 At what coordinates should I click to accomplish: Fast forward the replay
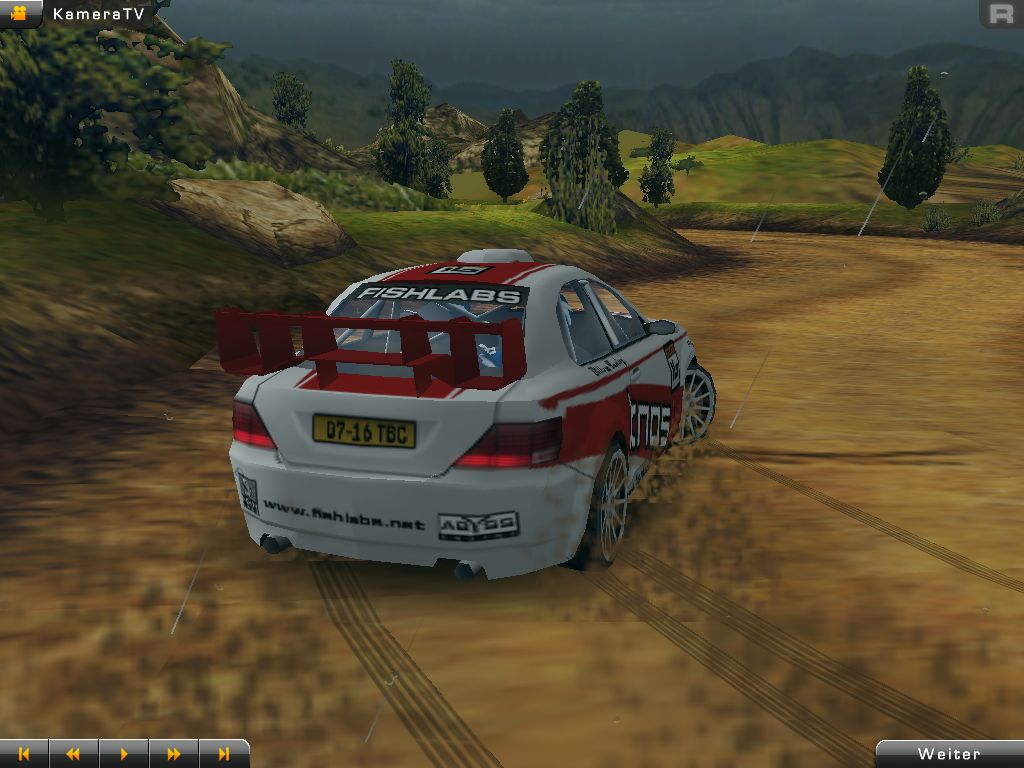pos(174,754)
